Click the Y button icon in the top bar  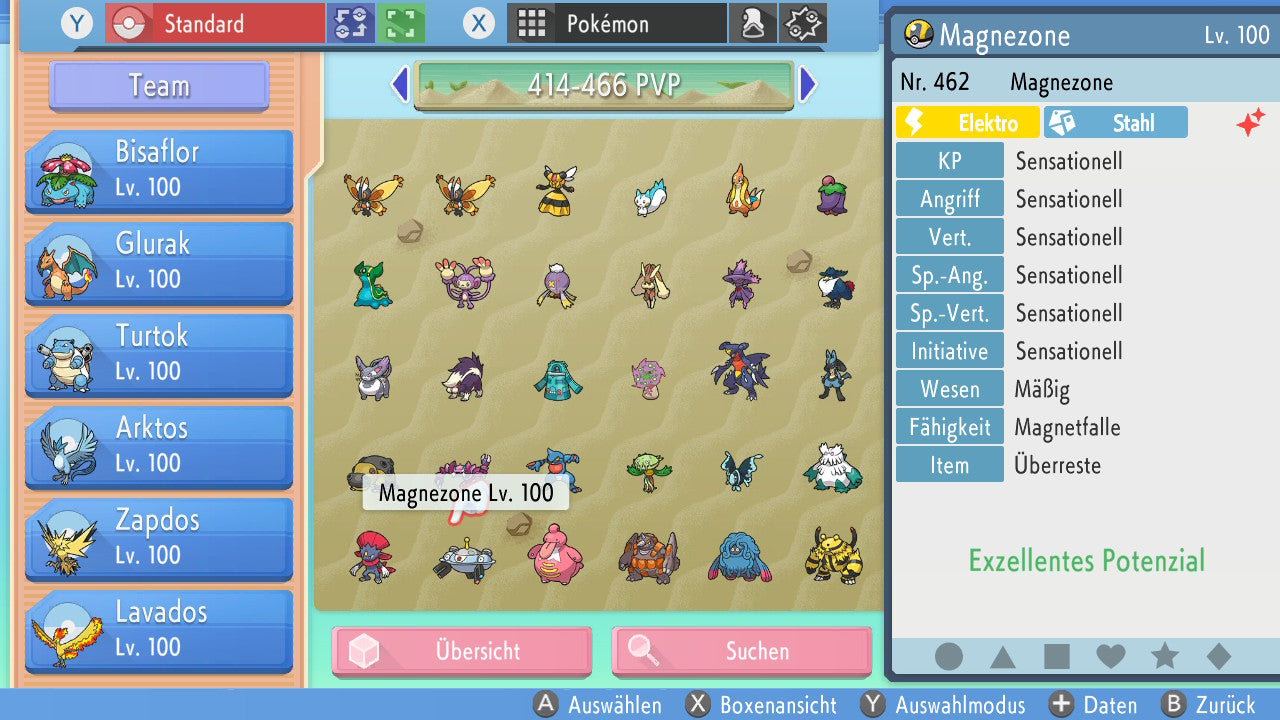point(77,23)
